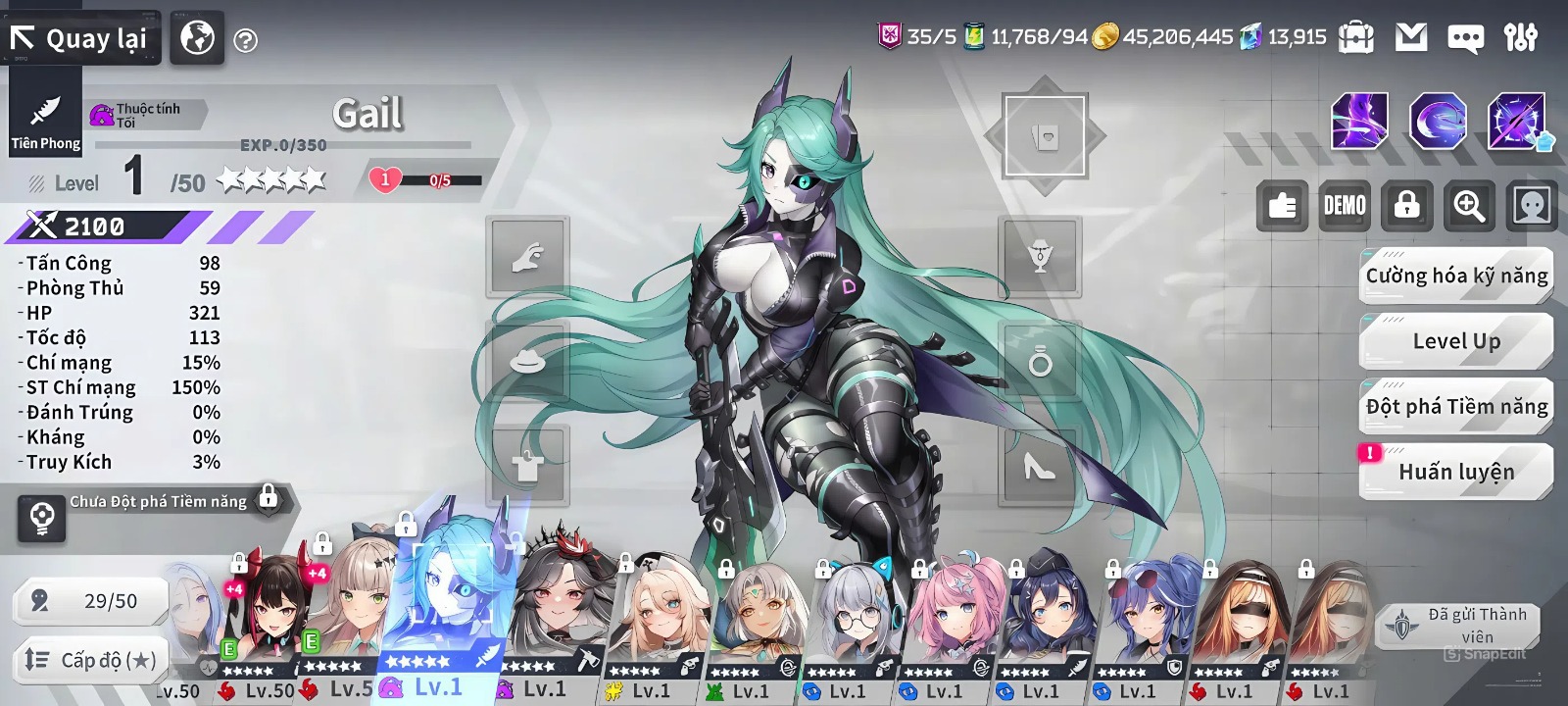Open the briefcase inventory icon

1356,37
